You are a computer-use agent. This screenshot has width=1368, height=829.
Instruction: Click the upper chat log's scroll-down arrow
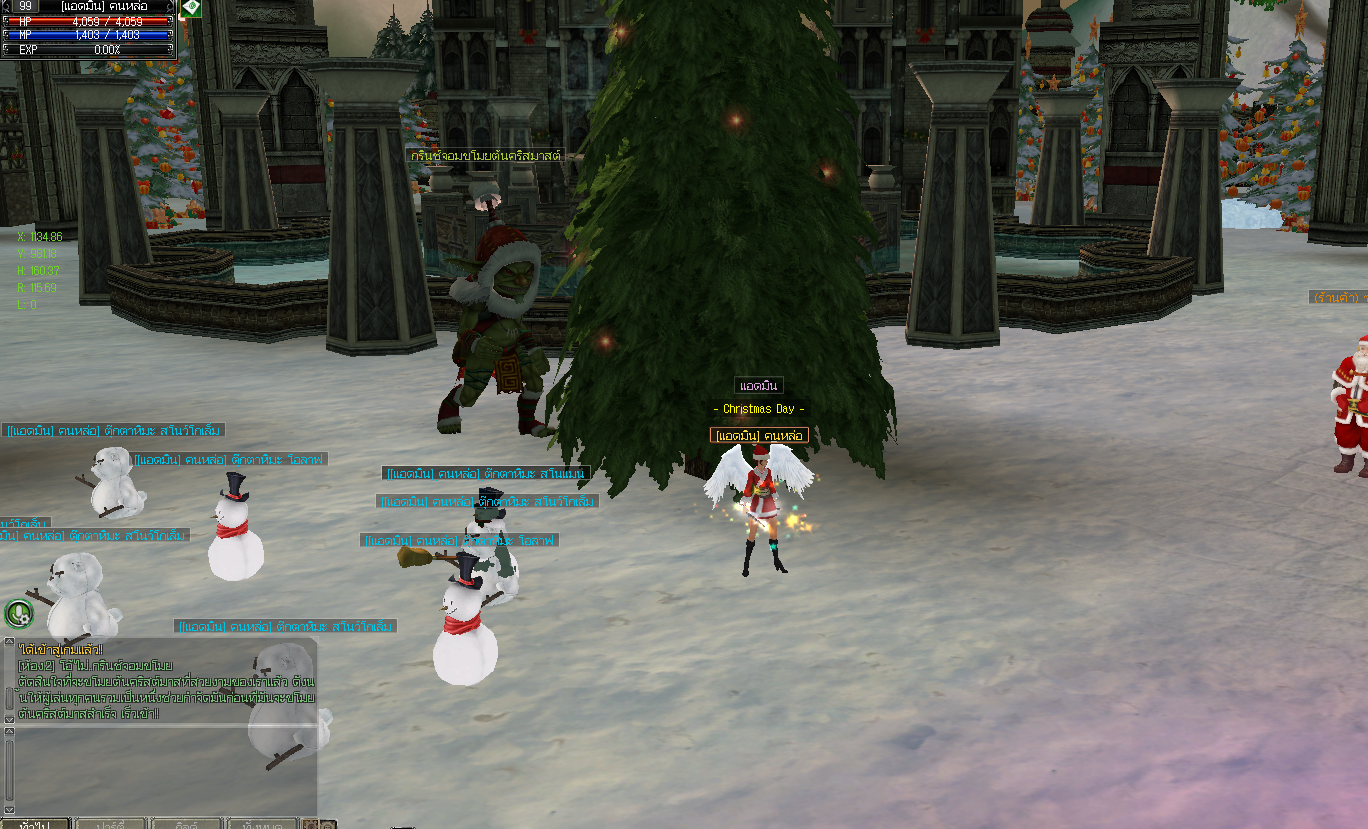click(9, 718)
